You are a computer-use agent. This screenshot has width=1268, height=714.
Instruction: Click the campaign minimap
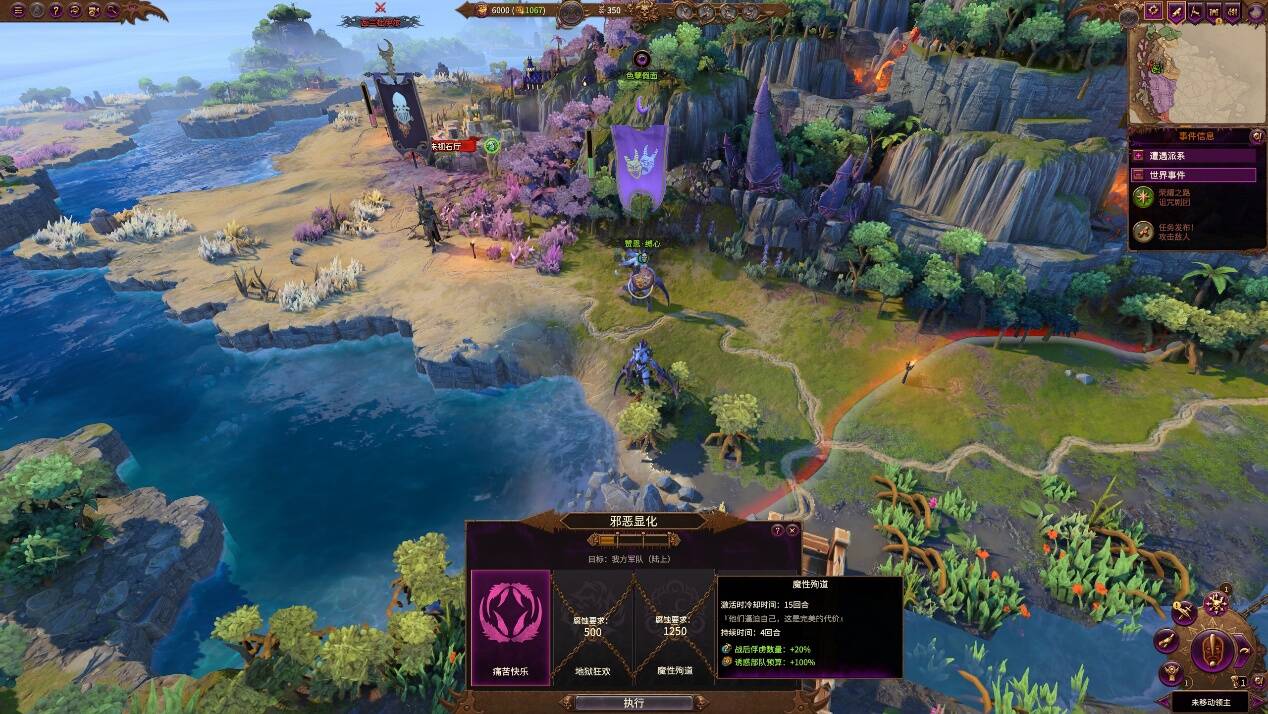tap(1196, 73)
